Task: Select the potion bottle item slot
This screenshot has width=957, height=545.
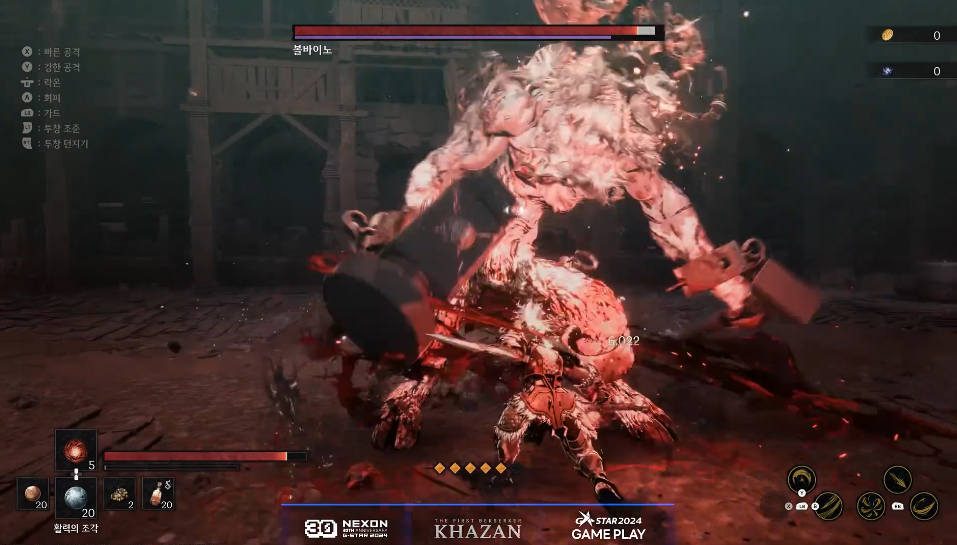Action: [158, 493]
